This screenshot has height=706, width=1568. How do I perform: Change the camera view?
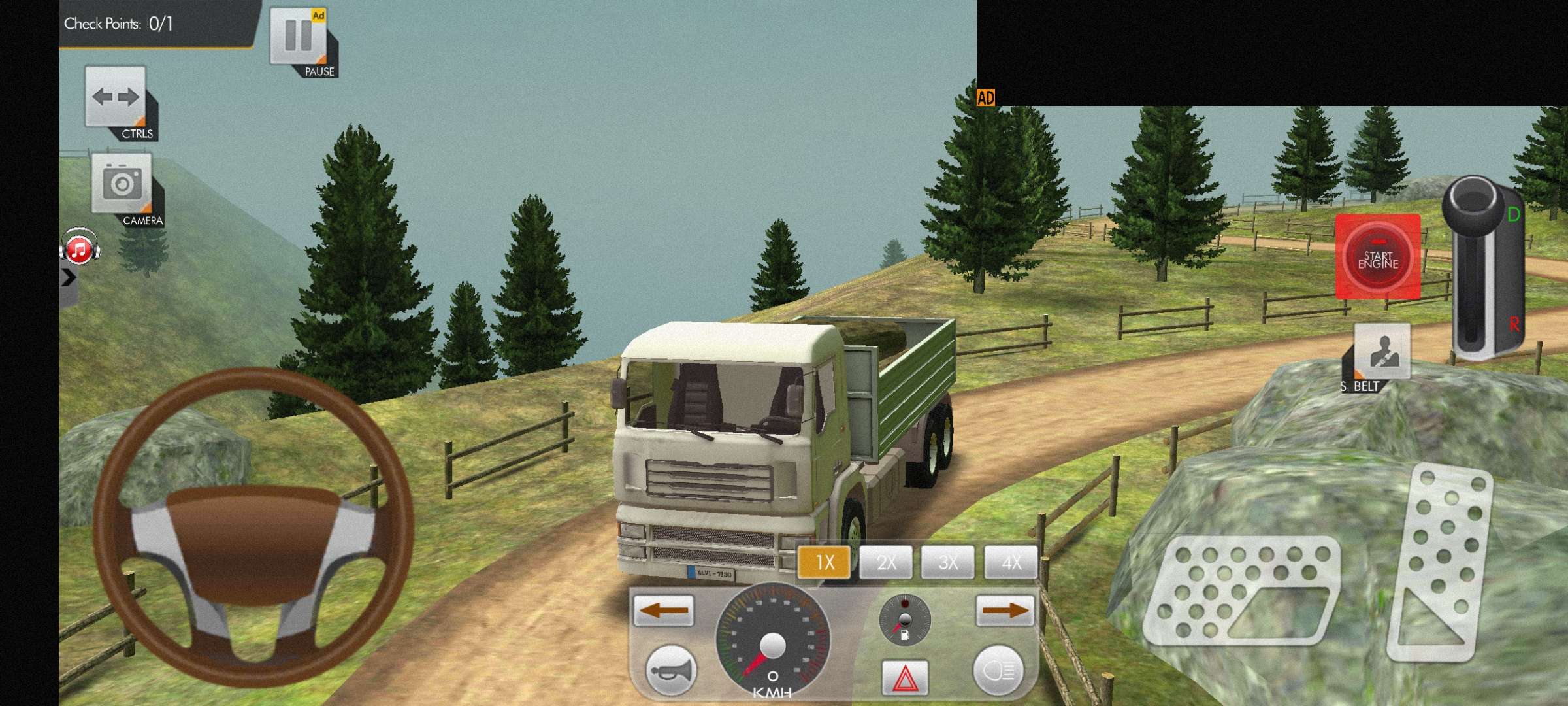click(122, 184)
